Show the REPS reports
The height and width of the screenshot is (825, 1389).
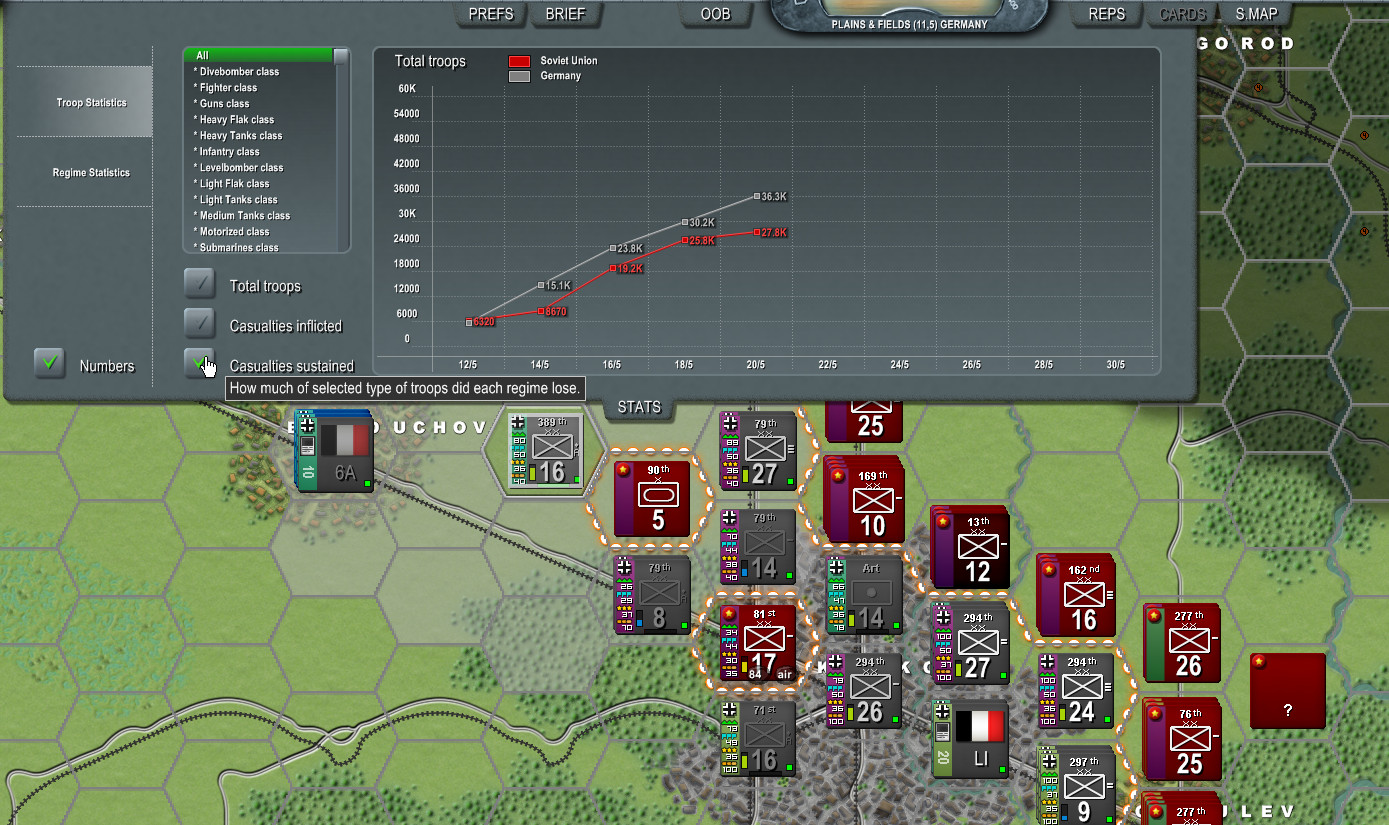click(x=1106, y=14)
